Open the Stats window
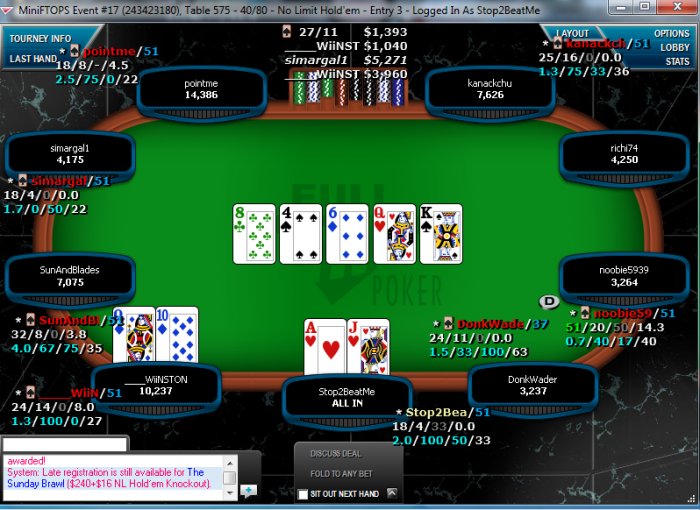The height and width of the screenshot is (510, 700). tap(677, 61)
